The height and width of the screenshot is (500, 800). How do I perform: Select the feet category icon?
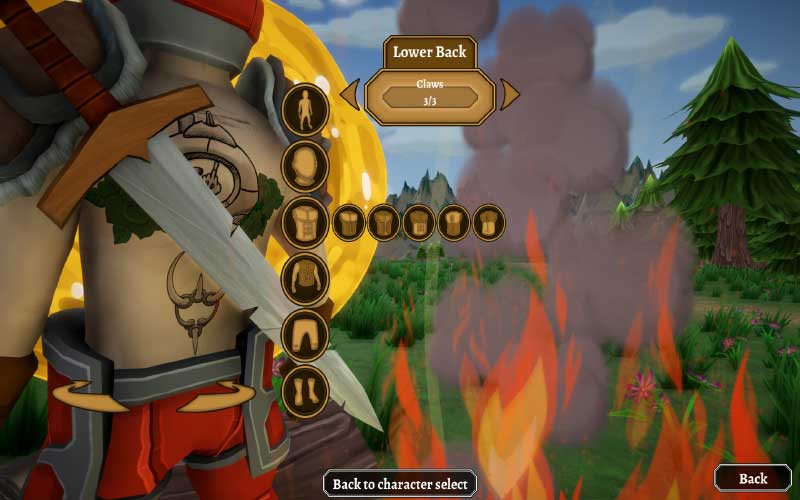[306, 390]
